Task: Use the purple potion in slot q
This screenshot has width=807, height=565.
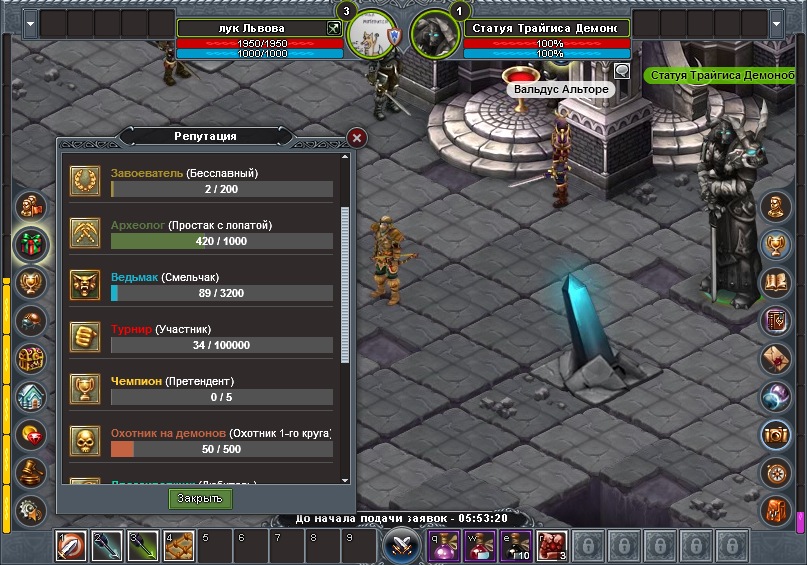Action: [x=443, y=547]
